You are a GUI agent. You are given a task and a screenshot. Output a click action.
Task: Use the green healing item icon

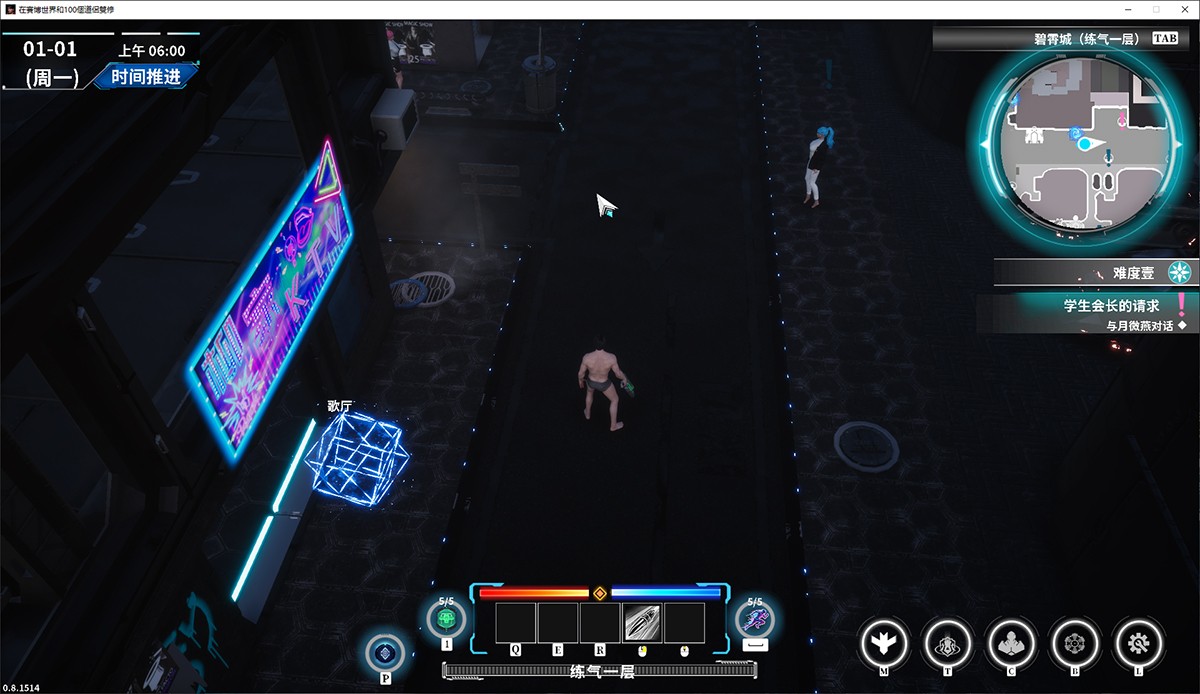pyautogui.click(x=446, y=620)
